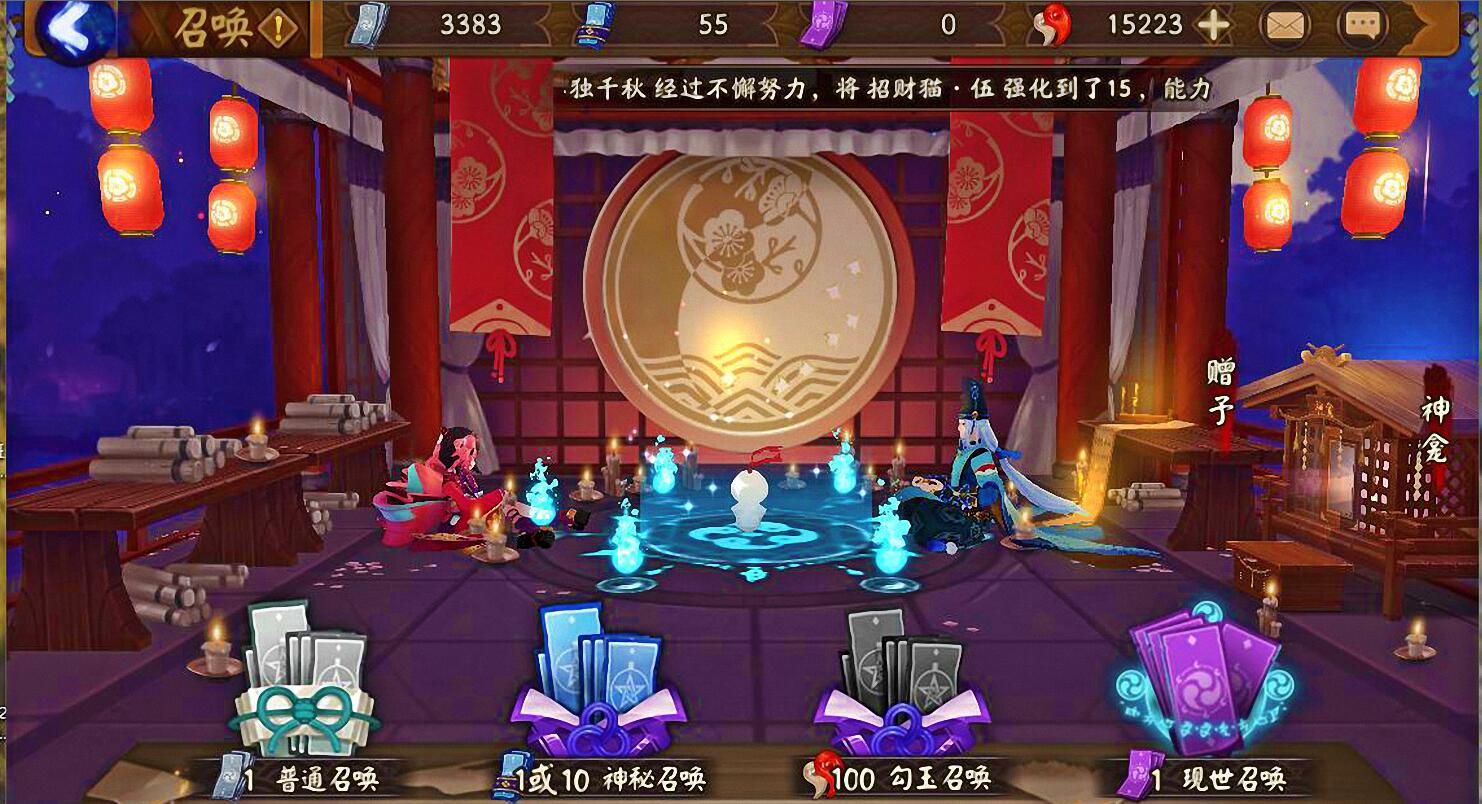Open the chat speech bubble

click(x=1362, y=27)
